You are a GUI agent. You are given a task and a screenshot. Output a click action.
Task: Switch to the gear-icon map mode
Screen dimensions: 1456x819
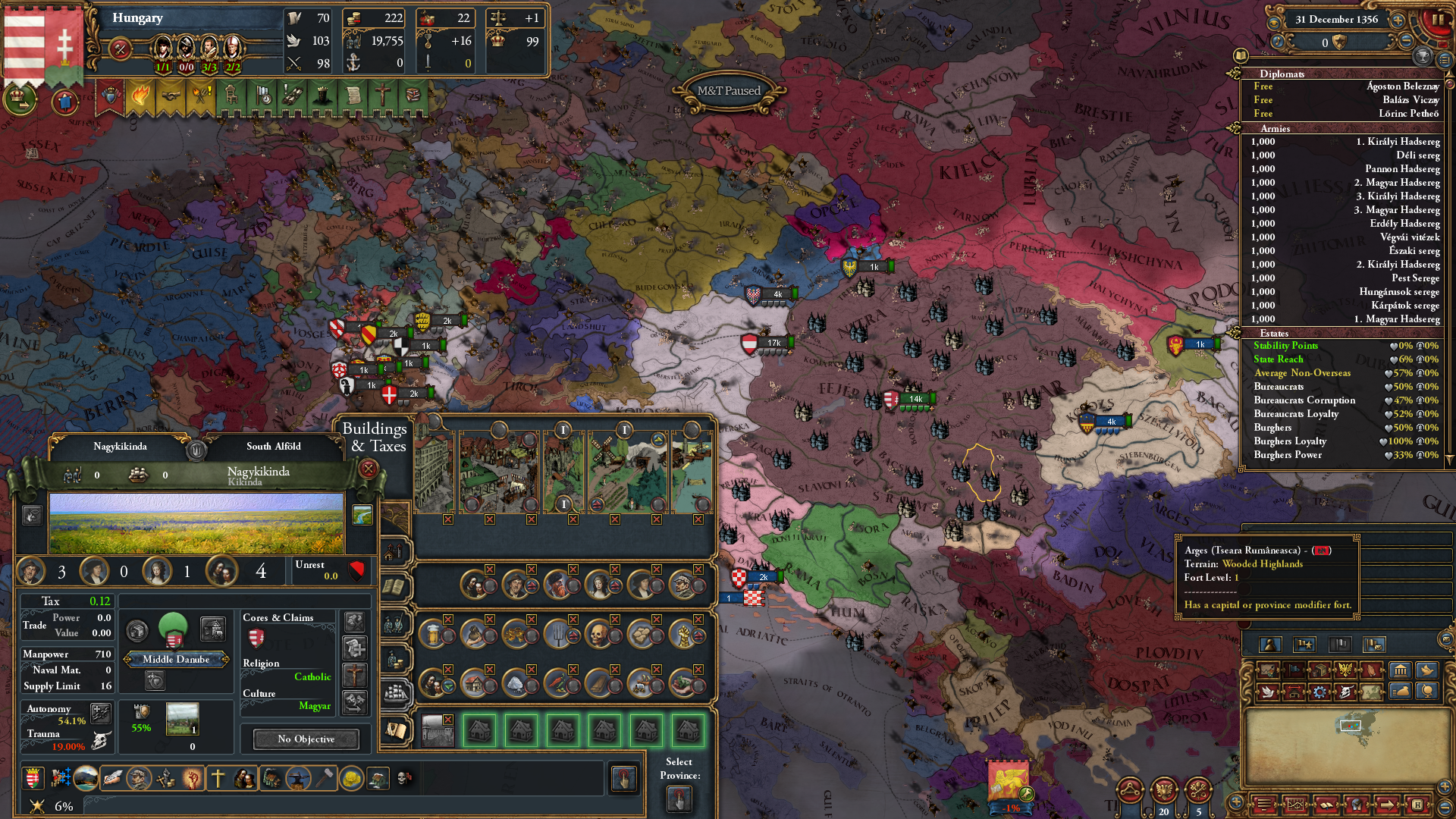[1319, 692]
